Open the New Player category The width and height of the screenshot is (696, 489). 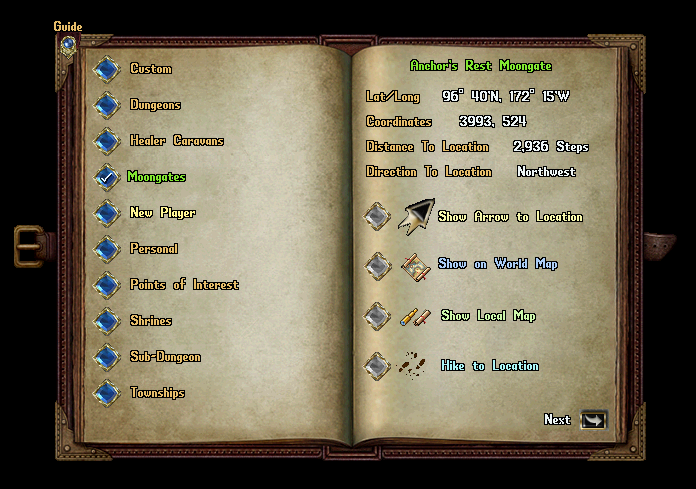coord(107,213)
